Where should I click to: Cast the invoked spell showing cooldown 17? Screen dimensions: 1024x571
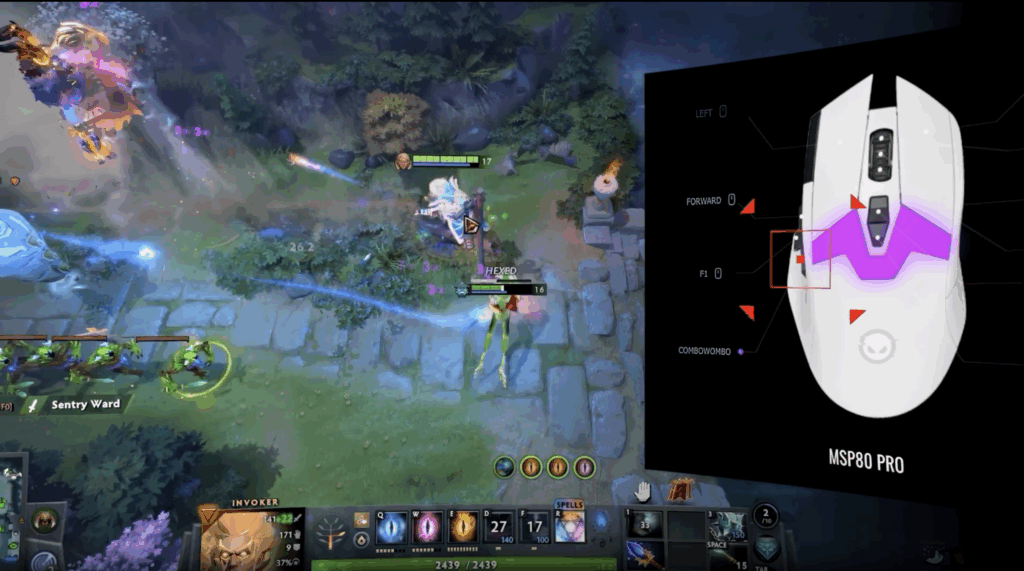[534, 525]
